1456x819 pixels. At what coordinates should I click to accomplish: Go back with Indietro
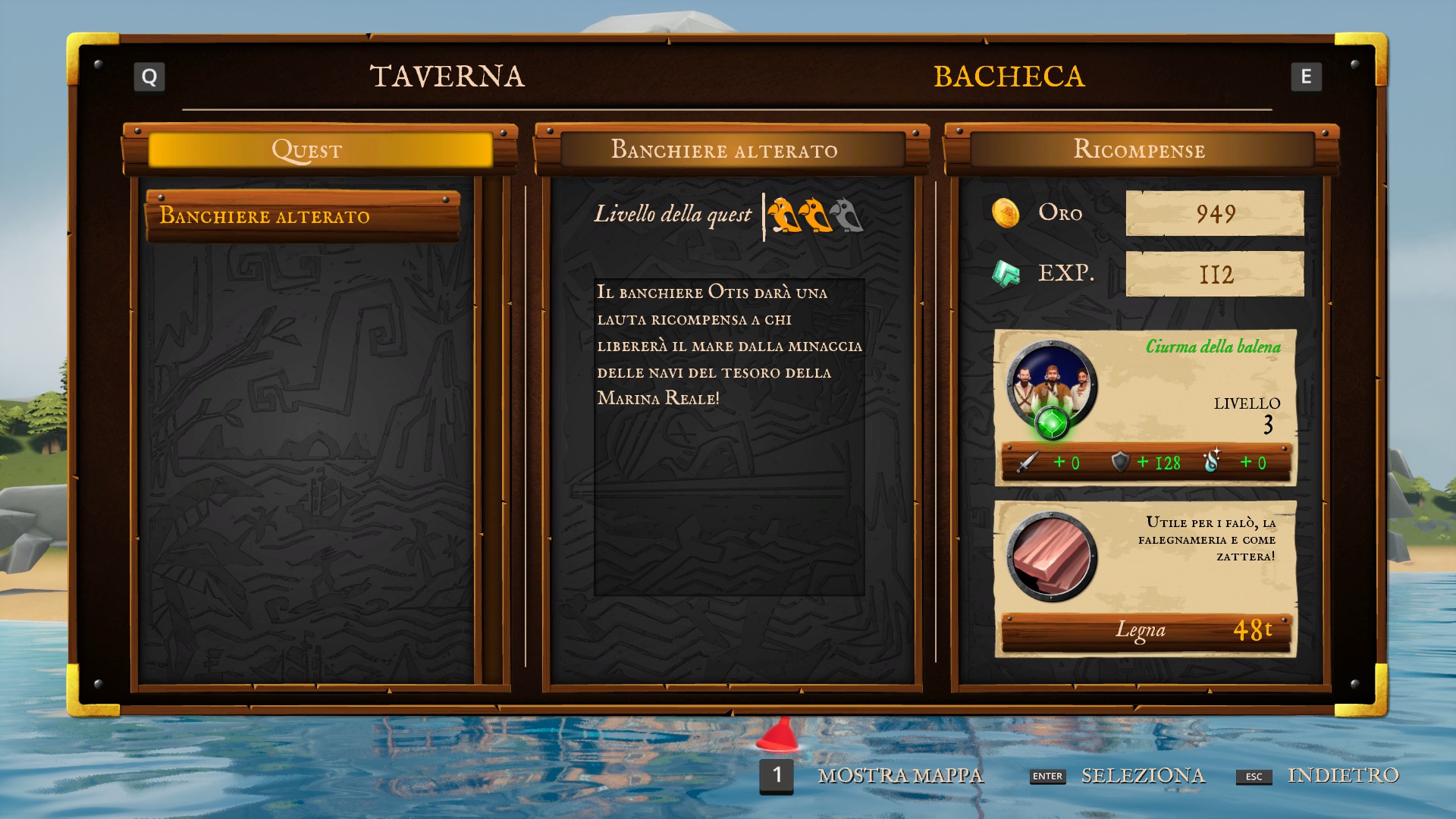coord(1342,775)
